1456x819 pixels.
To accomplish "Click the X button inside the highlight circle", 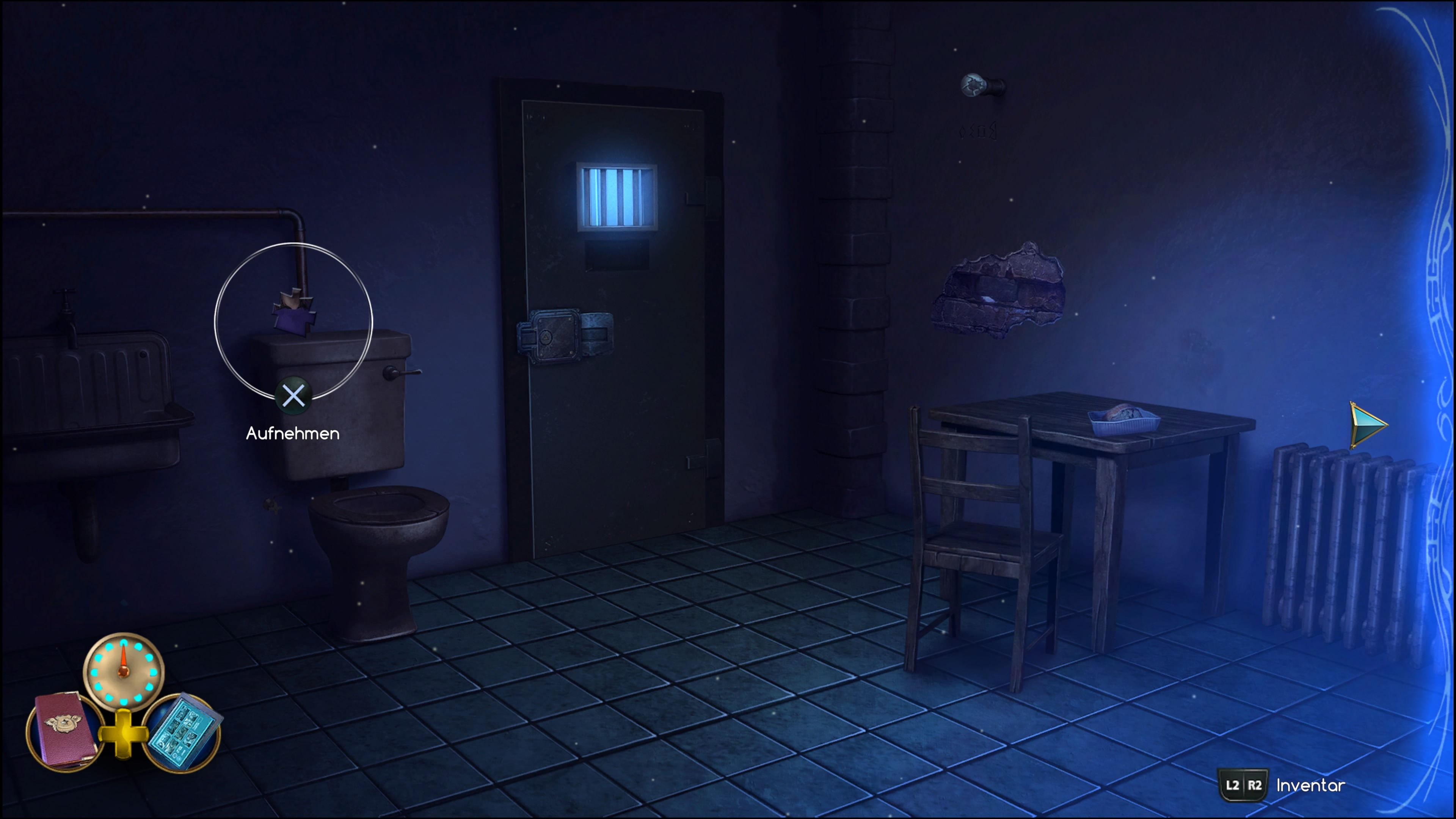I will click(x=293, y=395).
